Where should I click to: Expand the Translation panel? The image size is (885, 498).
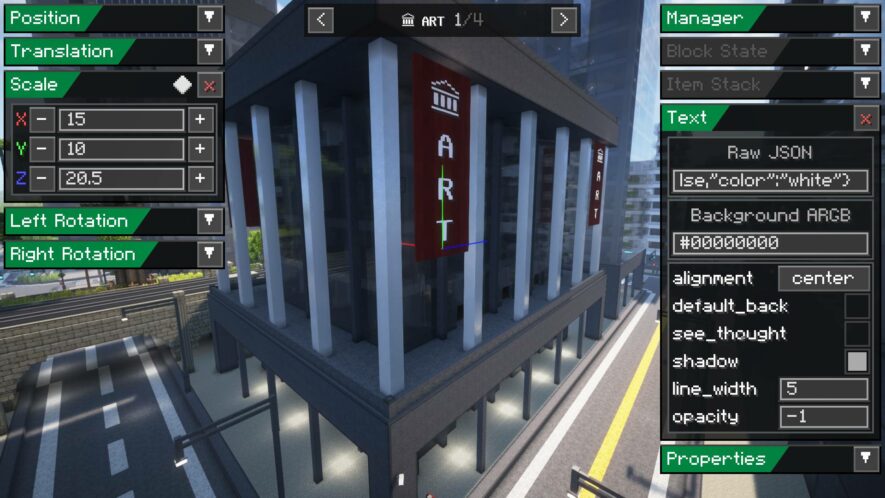click(x=209, y=51)
